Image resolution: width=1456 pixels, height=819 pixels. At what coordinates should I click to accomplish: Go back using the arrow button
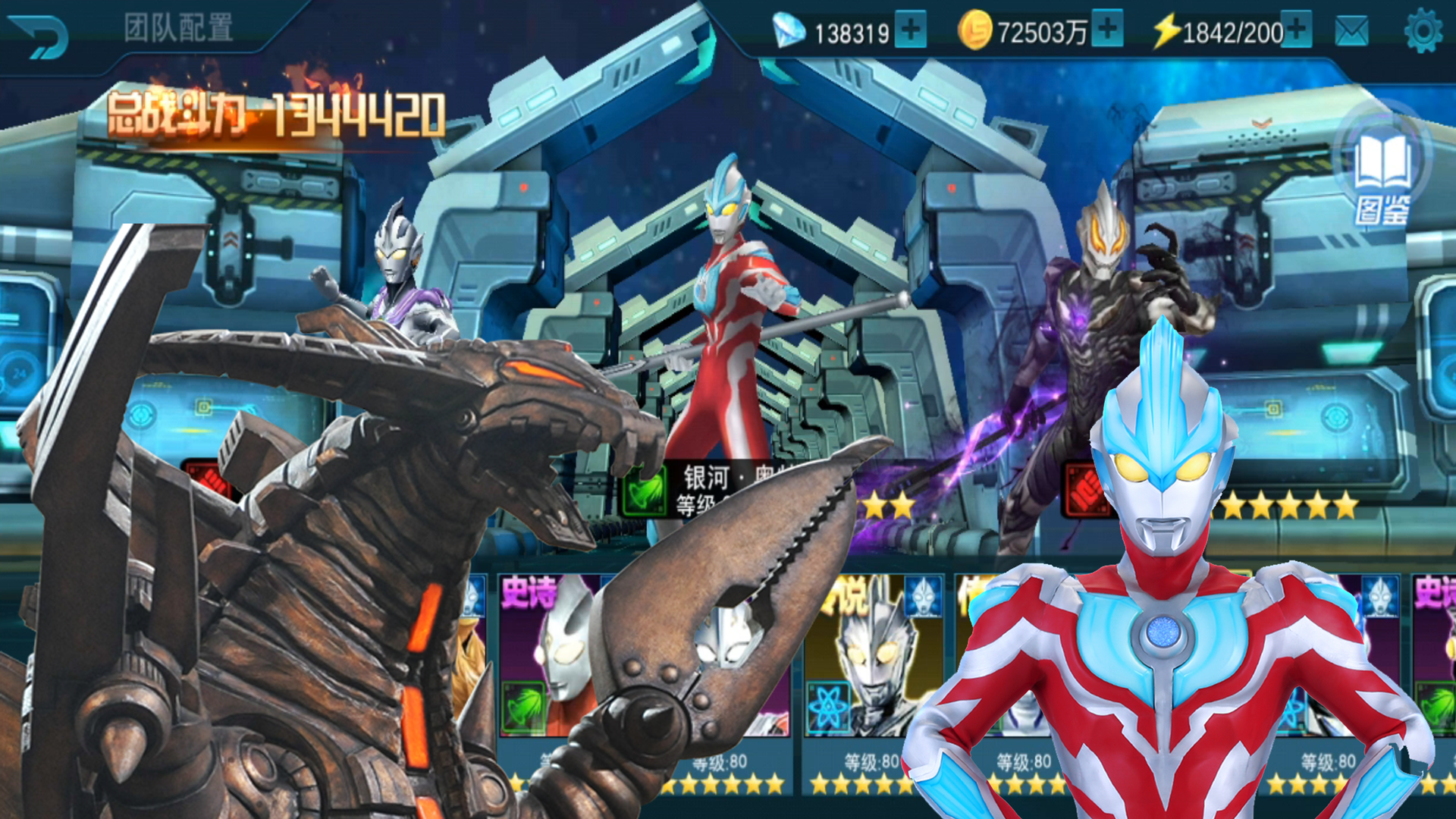tap(39, 36)
